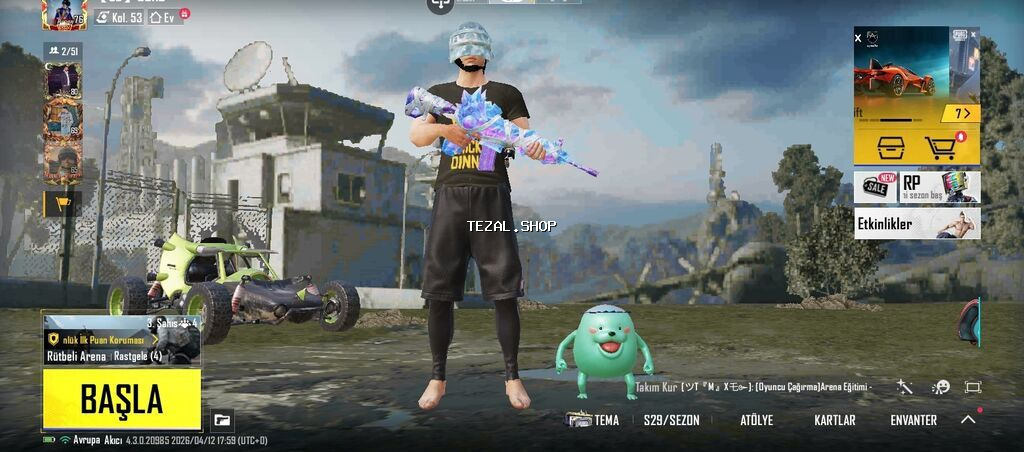Open the Etkinlikler events banner
Viewport: 1024px width, 452px height.
pyautogui.click(x=916, y=224)
